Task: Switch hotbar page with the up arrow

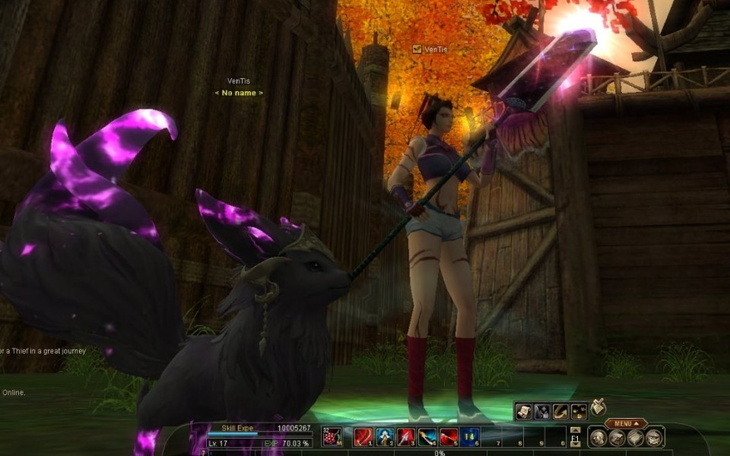Action: [575, 430]
